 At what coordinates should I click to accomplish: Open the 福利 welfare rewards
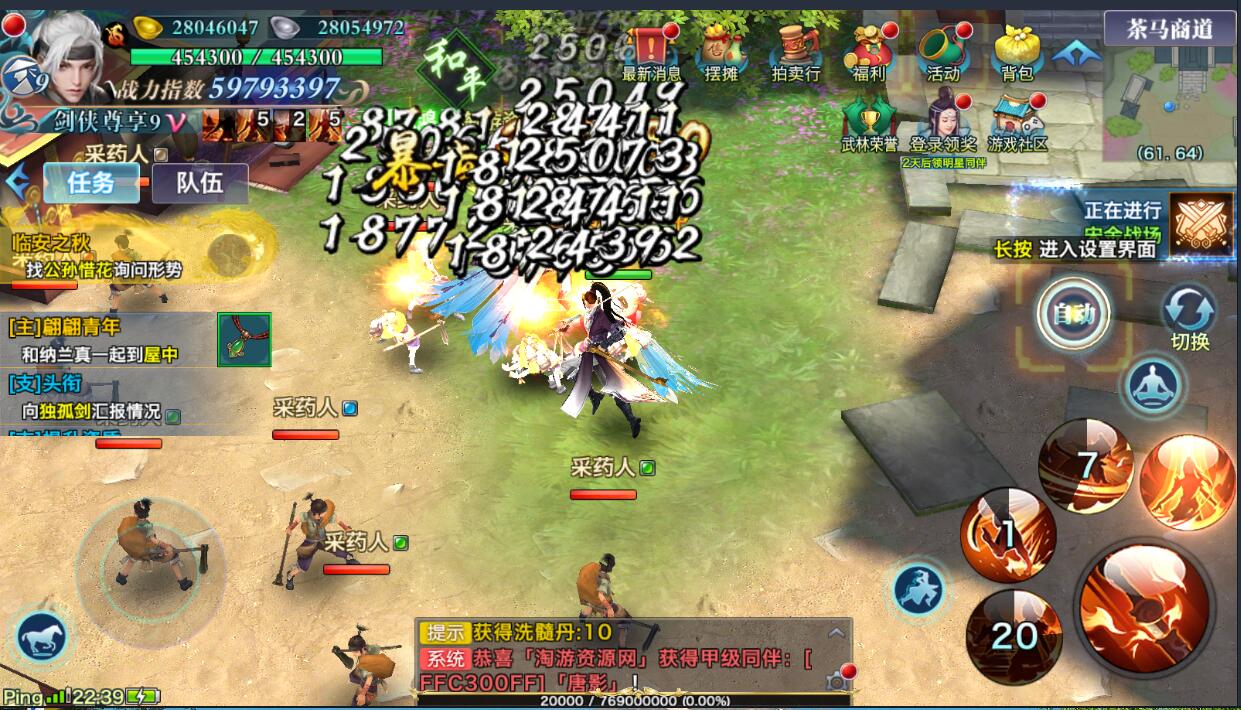(866, 52)
